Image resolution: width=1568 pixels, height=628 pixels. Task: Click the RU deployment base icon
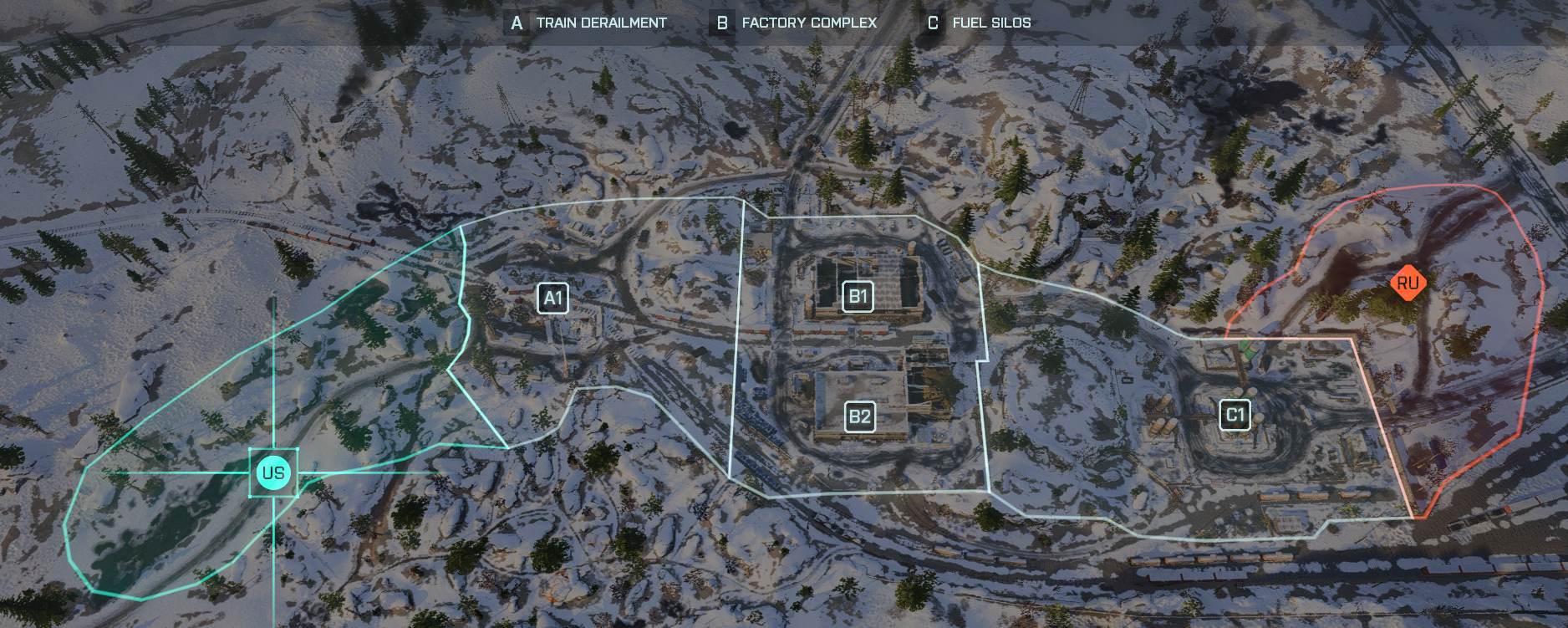1408,284
